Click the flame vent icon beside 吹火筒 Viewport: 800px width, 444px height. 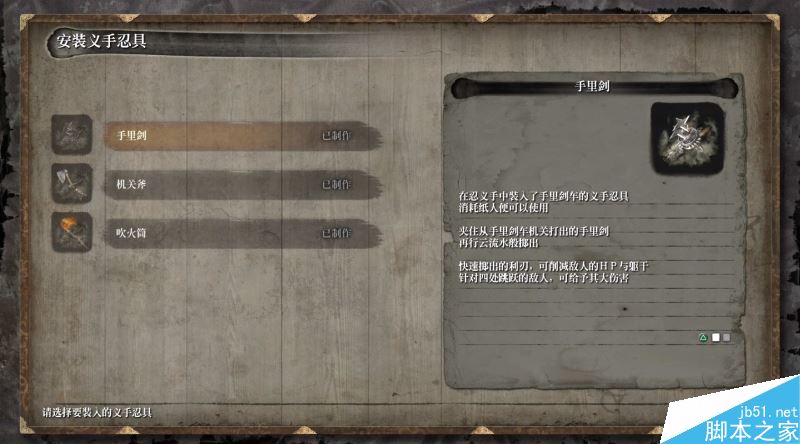pos(72,232)
